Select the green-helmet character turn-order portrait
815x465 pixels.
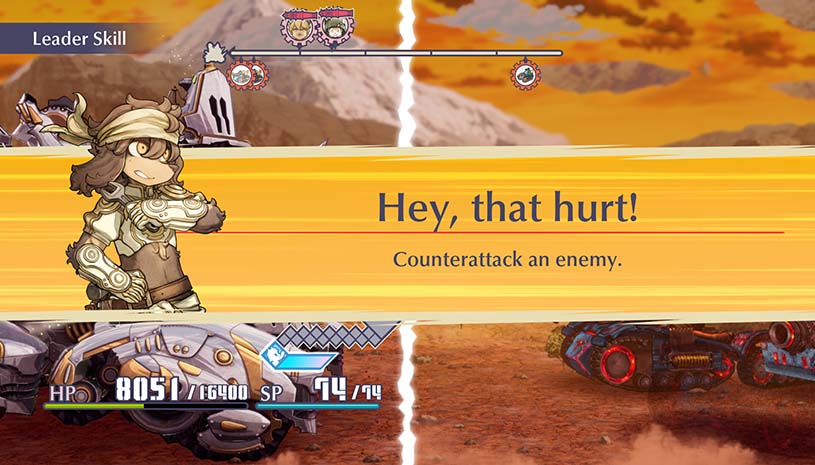(x=331, y=27)
